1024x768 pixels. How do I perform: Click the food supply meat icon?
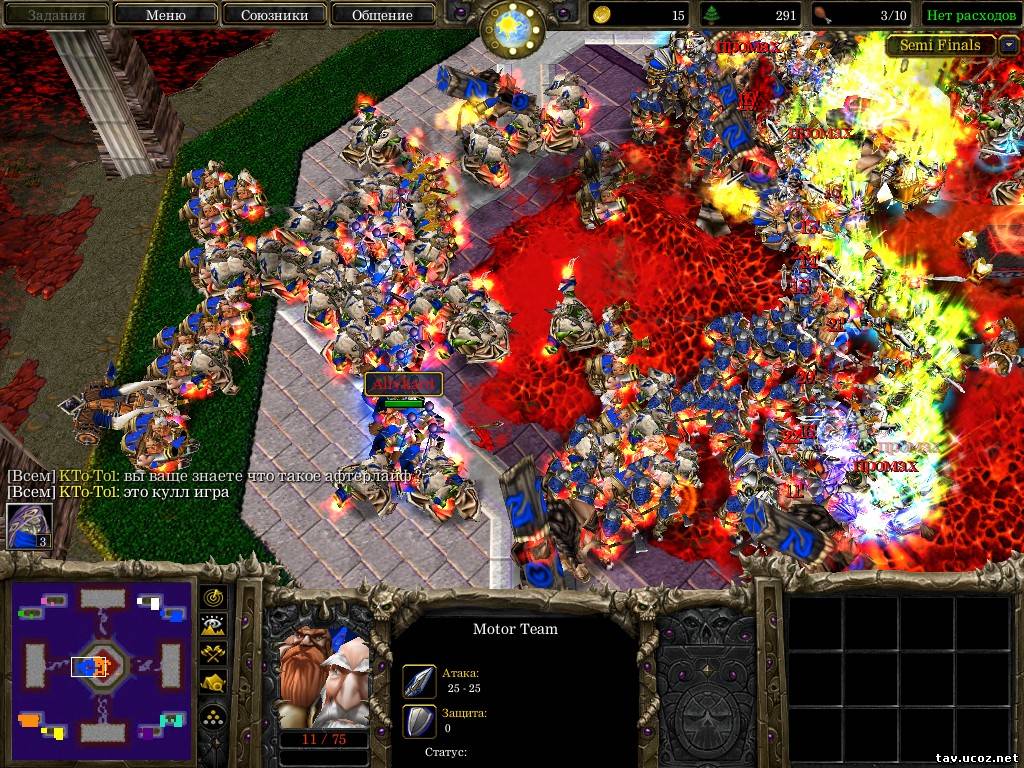(822, 15)
